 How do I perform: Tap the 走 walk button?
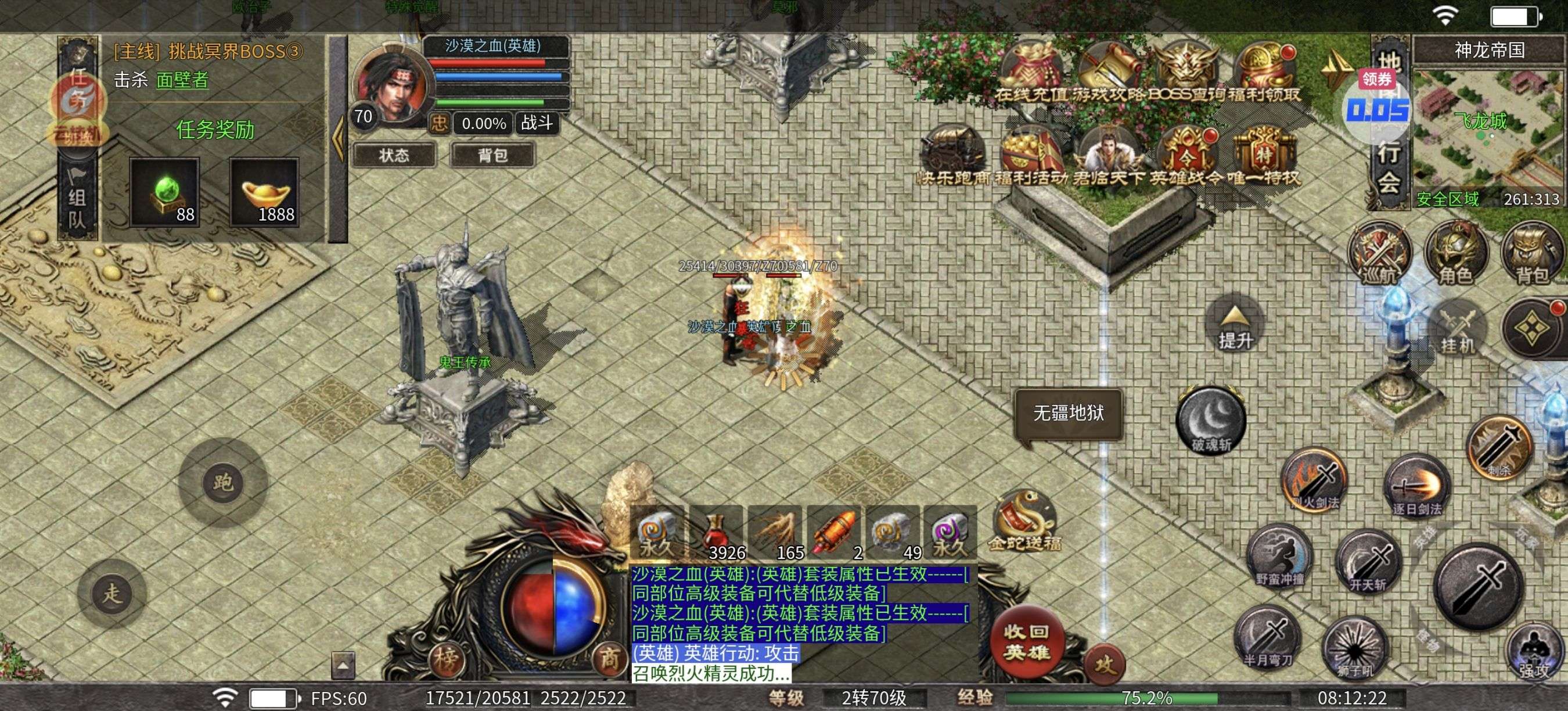[113, 593]
